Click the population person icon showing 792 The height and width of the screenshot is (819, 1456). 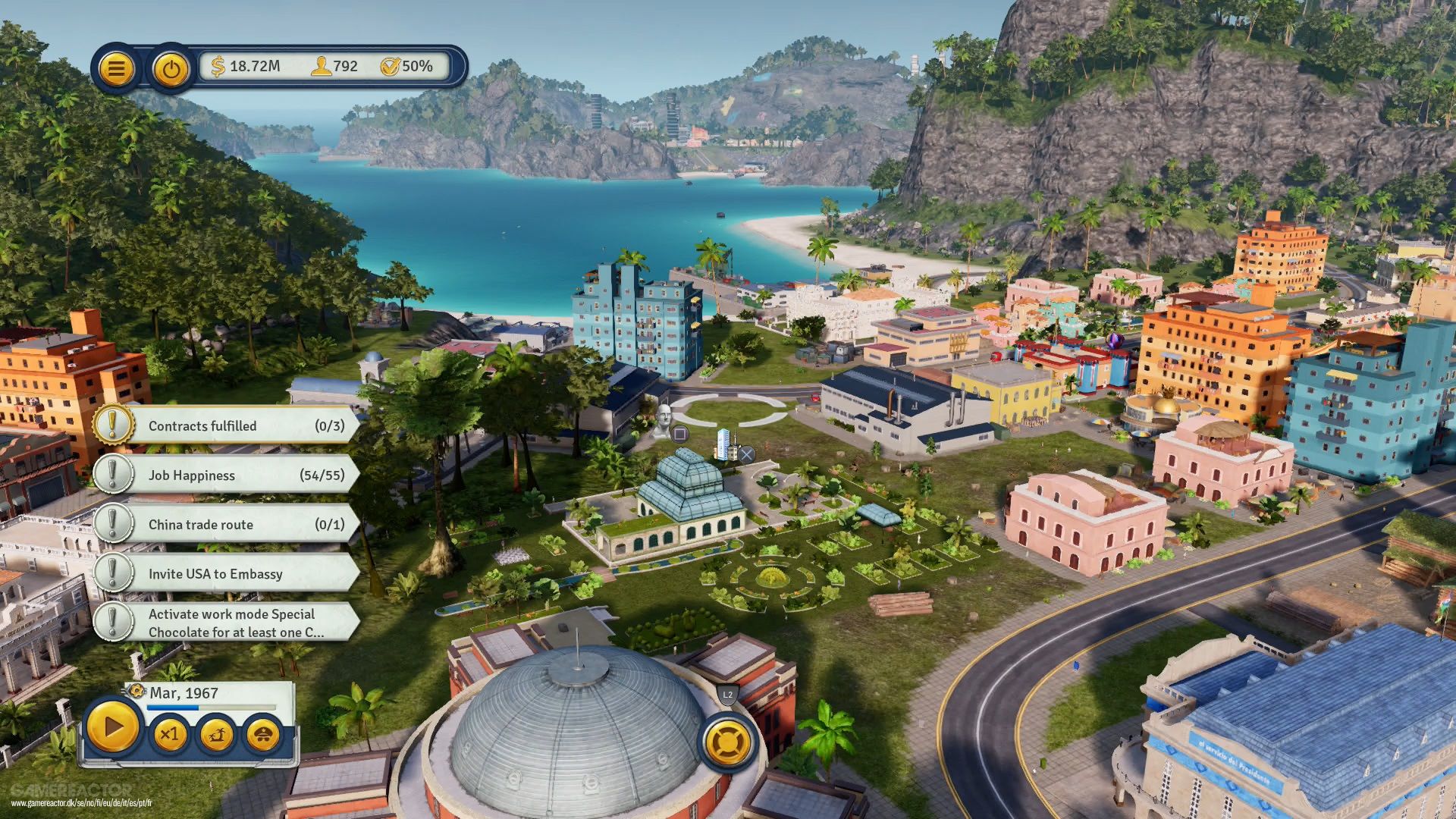322,66
